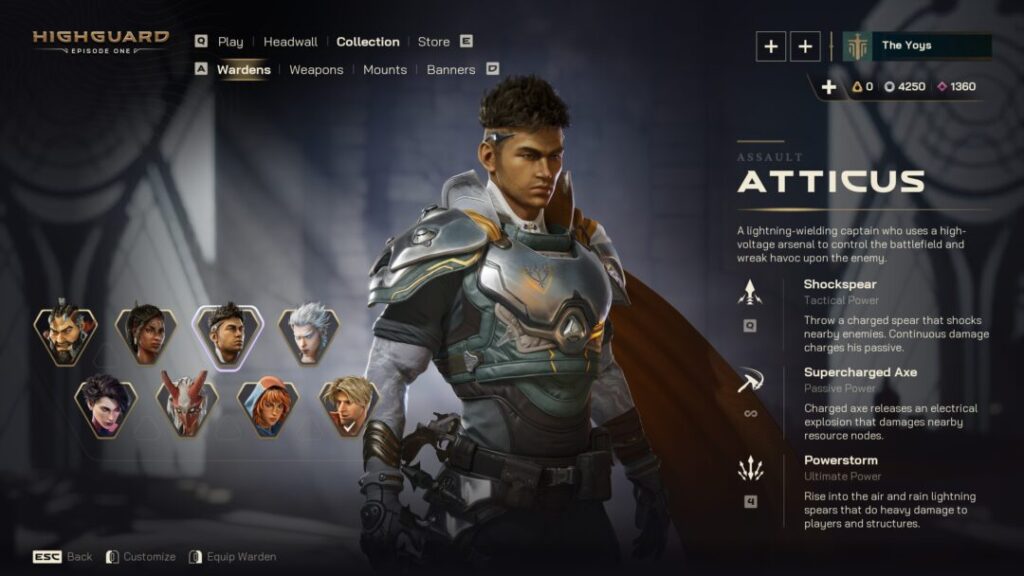Go to the Headwall section
Viewport: 1024px width, 576px height.
[290, 42]
